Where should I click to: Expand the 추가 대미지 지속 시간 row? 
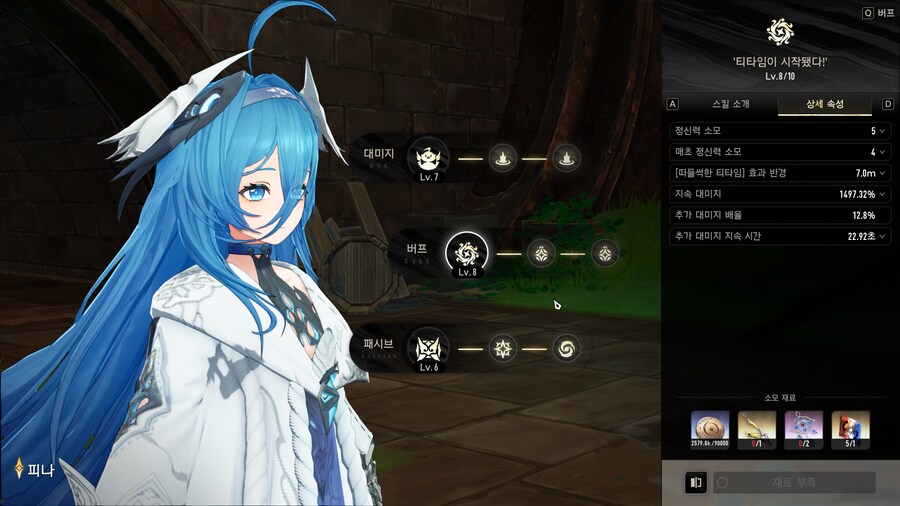click(882, 236)
